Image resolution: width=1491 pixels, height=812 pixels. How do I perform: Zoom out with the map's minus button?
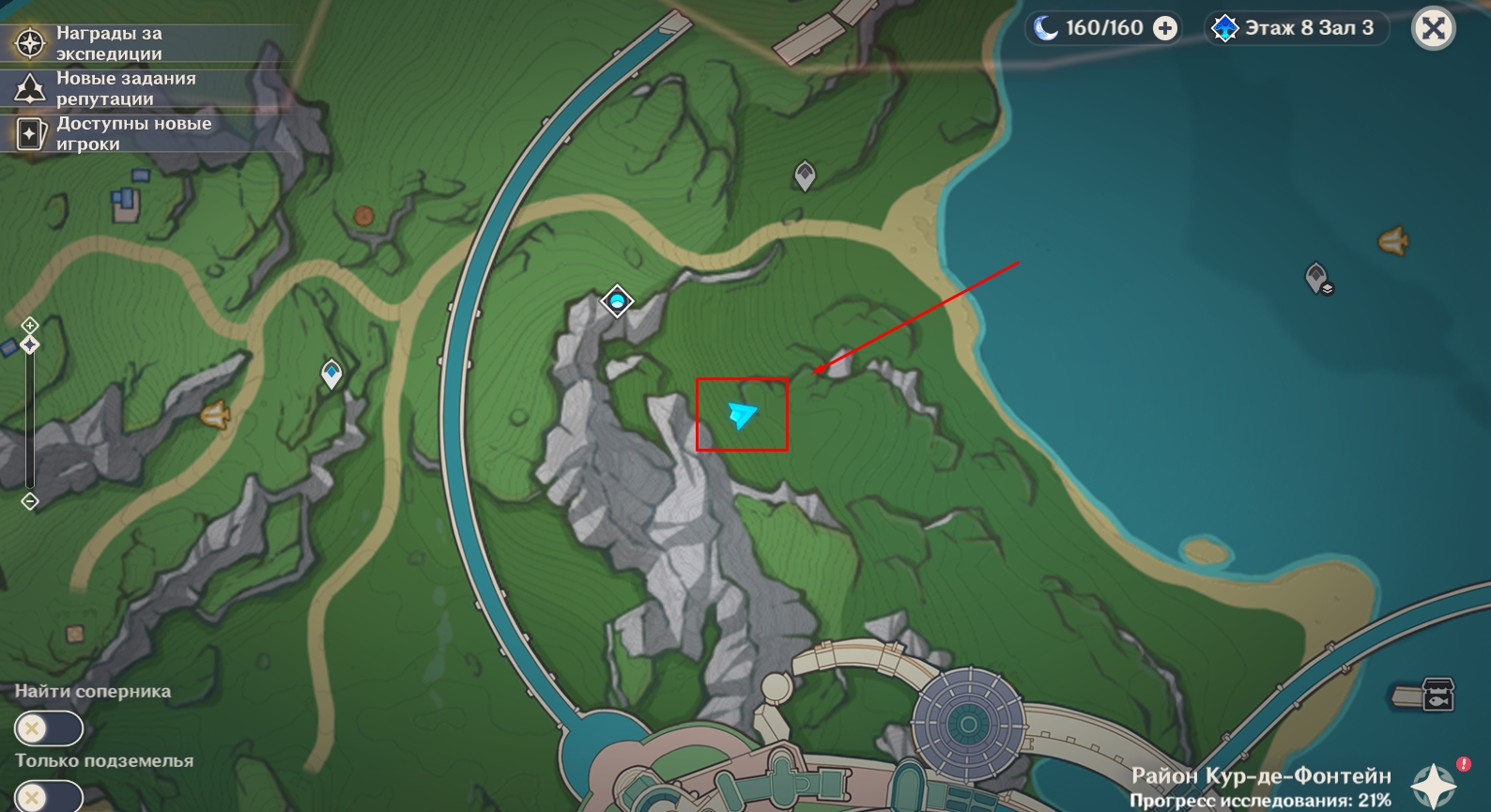(x=30, y=501)
